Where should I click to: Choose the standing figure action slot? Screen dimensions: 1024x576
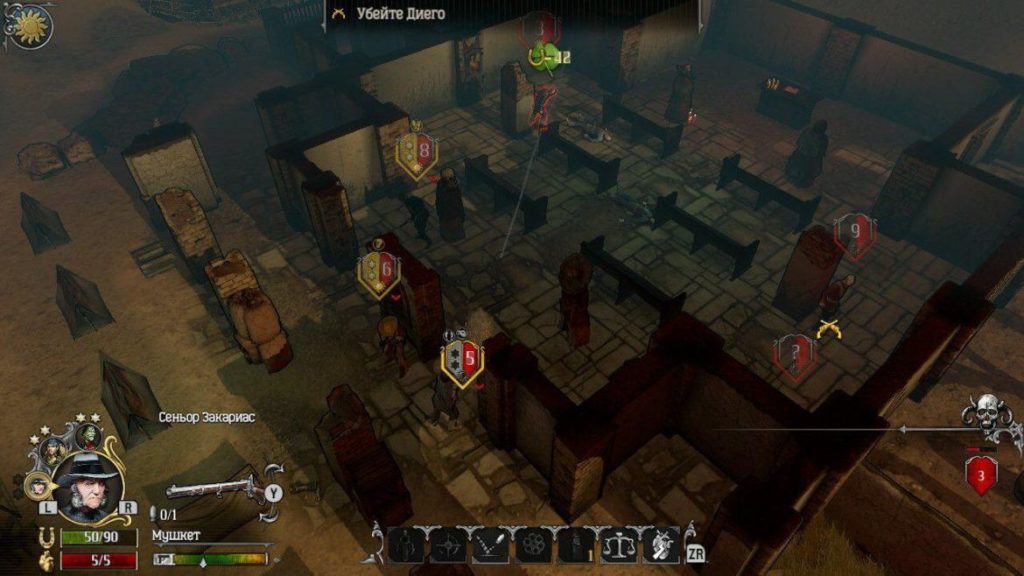click(406, 545)
